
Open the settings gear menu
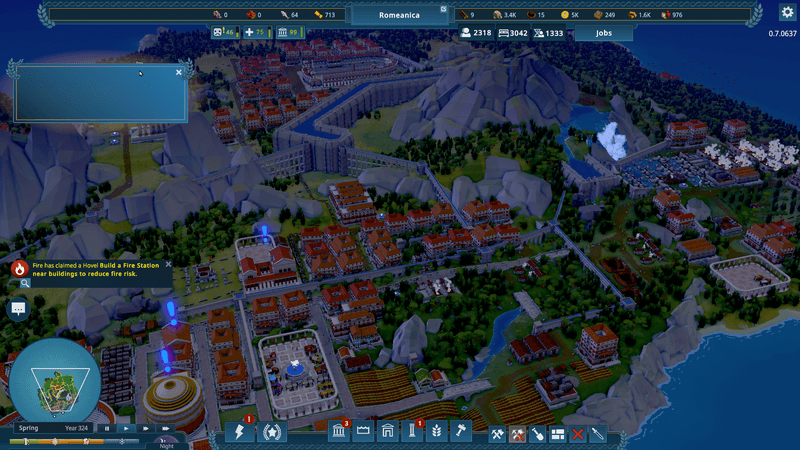click(787, 13)
